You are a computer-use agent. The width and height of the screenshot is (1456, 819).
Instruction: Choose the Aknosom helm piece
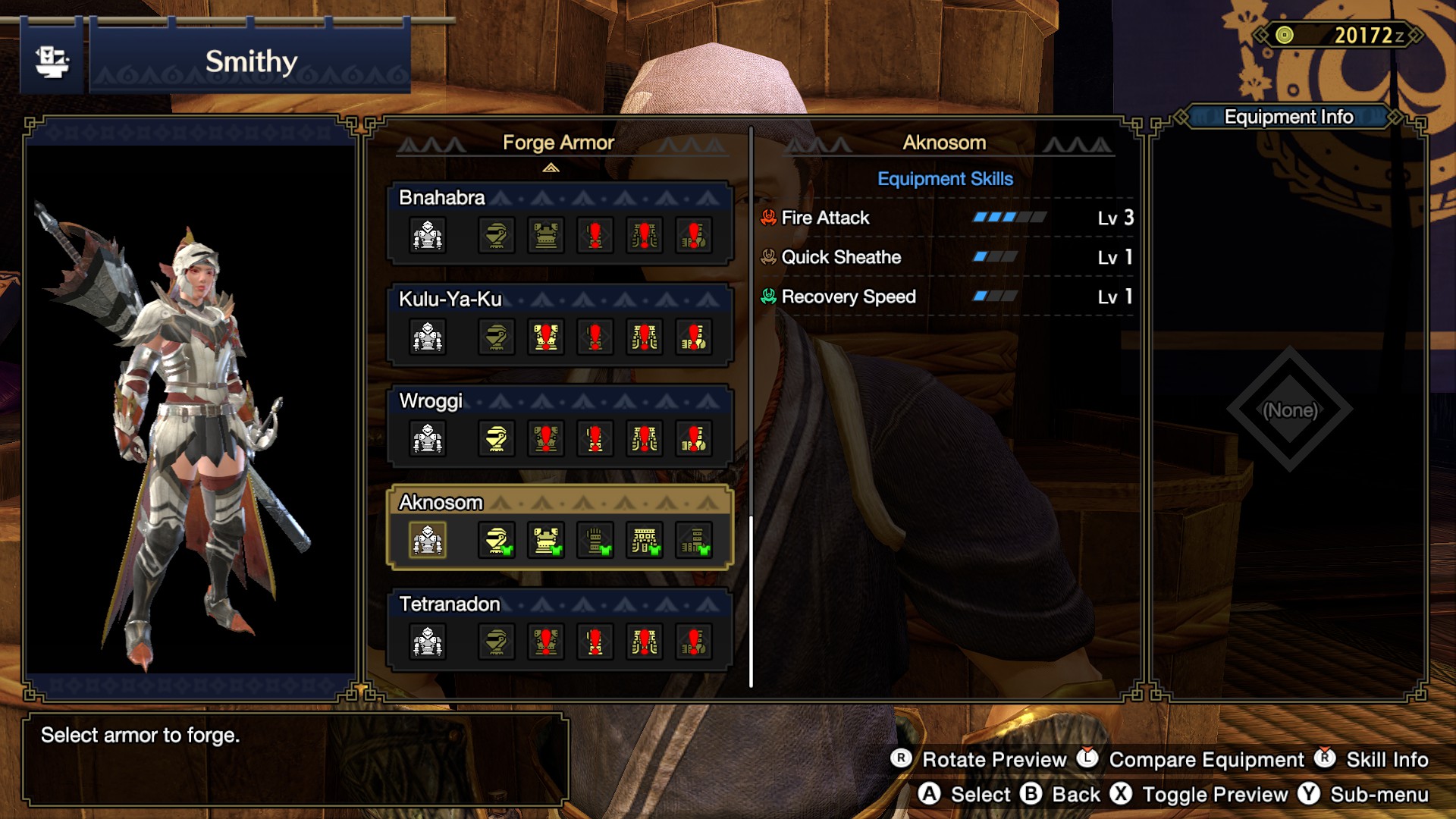[x=497, y=540]
